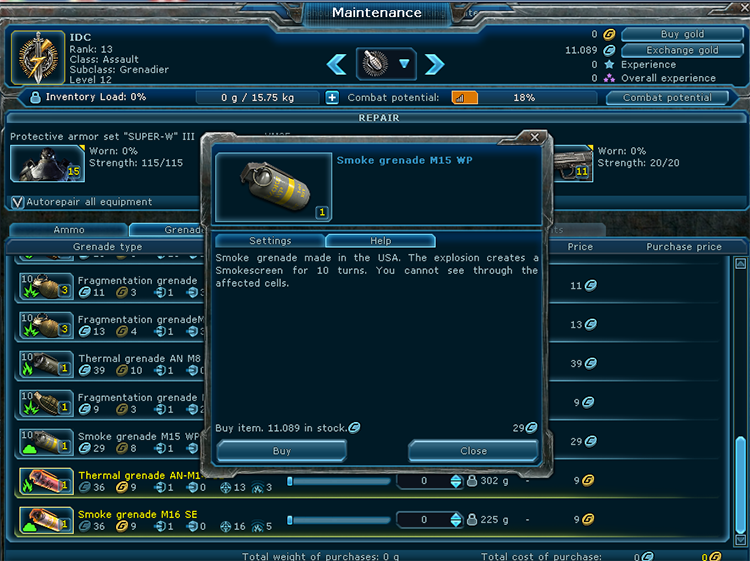Image resolution: width=750 pixels, height=561 pixels.
Task: Open the Help tab in dialog
Action: [380, 241]
